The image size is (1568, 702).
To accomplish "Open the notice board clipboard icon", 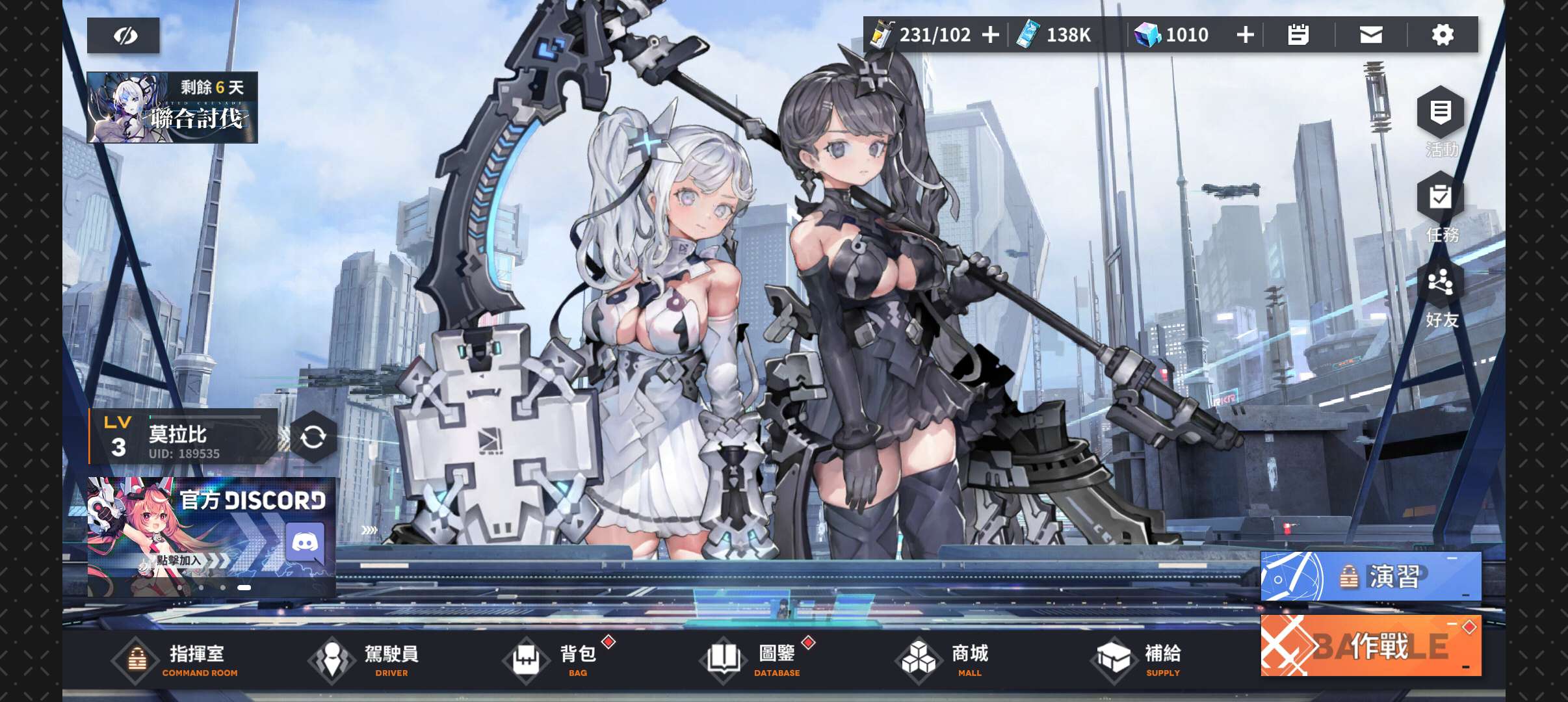I will click(x=1298, y=35).
